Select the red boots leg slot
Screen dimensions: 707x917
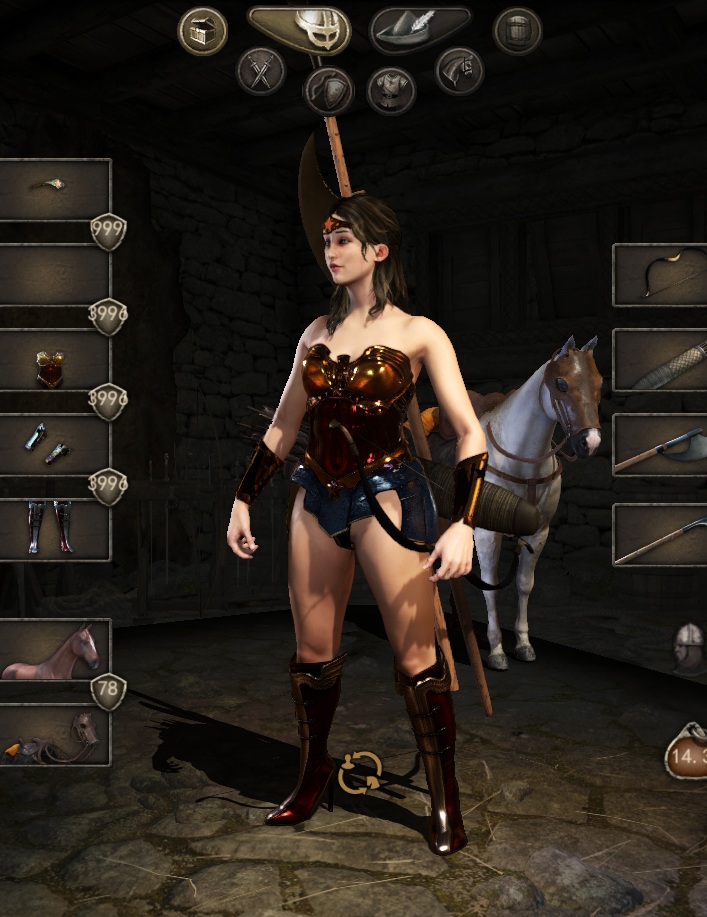[55, 529]
